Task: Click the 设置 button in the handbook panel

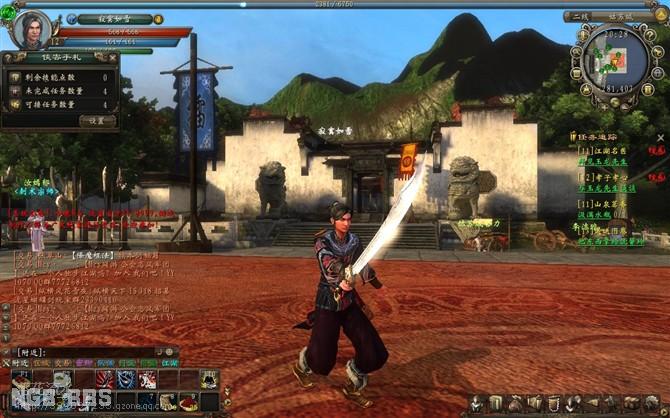Action: (x=97, y=121)
